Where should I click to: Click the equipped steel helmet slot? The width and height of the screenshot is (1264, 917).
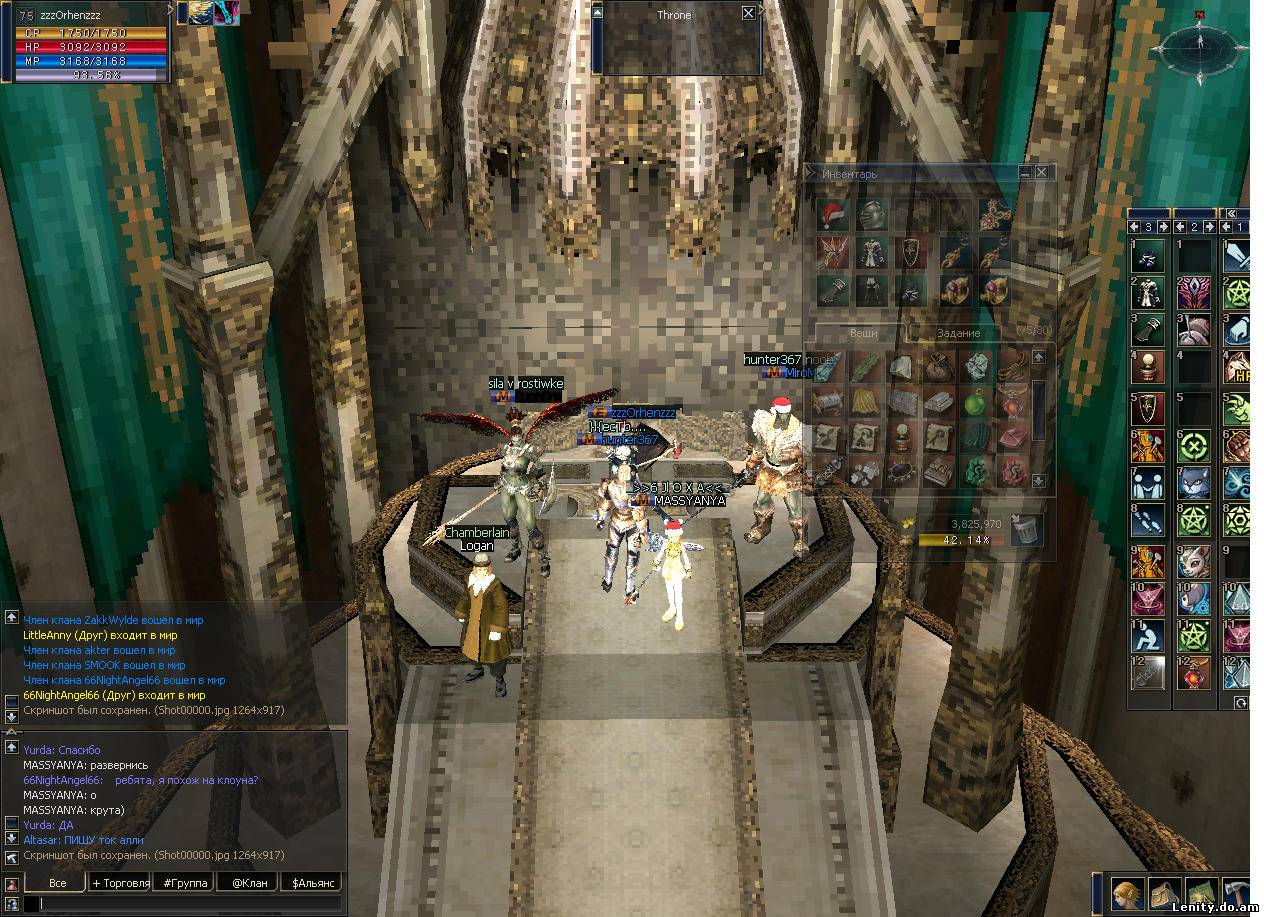[872, 214]
